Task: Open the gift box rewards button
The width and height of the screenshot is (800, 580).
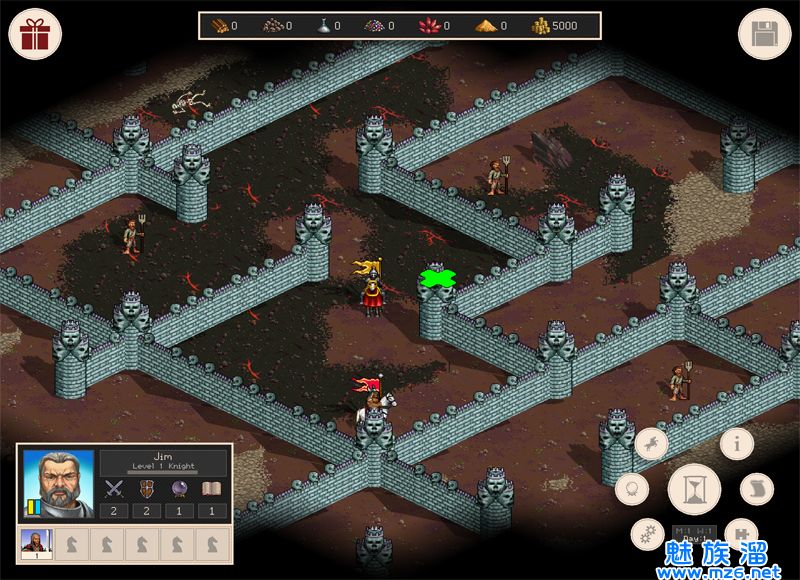Action: tap(35, 34)
